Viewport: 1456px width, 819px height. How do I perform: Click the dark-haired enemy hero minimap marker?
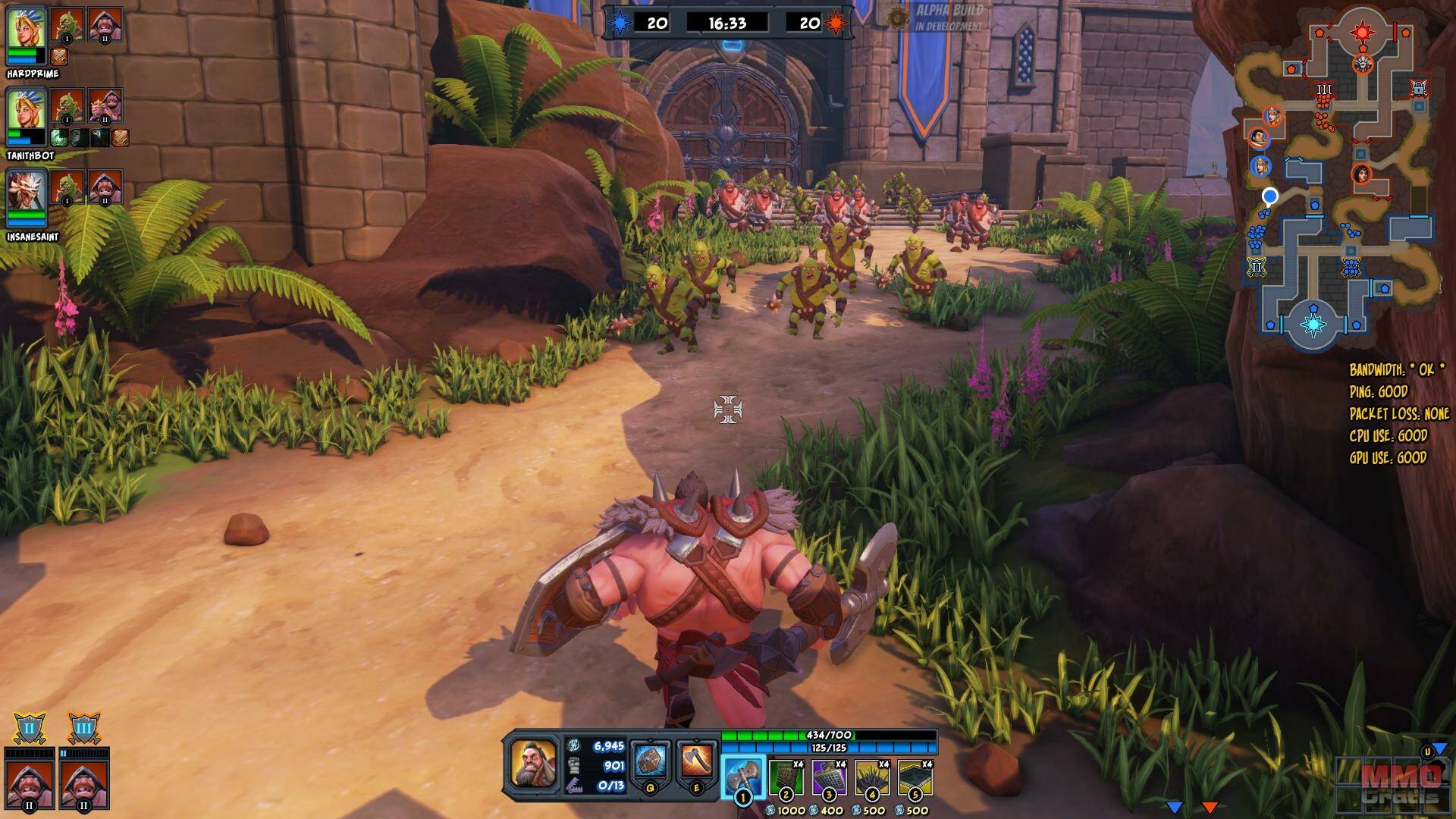[x=1360, y=174]
